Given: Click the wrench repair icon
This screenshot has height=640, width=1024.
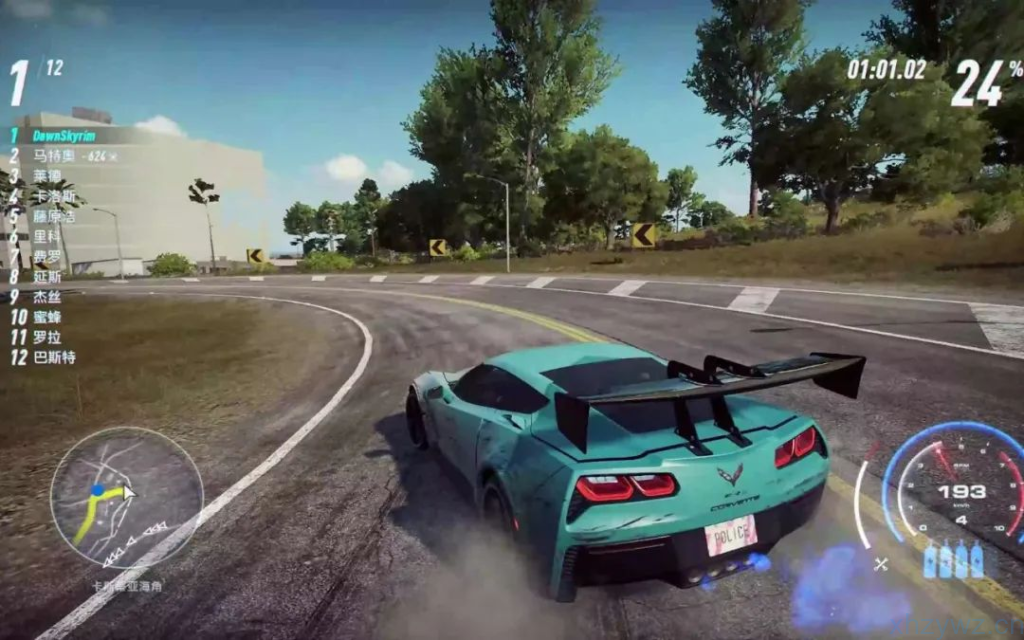Looking at the screenshot, I should 881,564.
